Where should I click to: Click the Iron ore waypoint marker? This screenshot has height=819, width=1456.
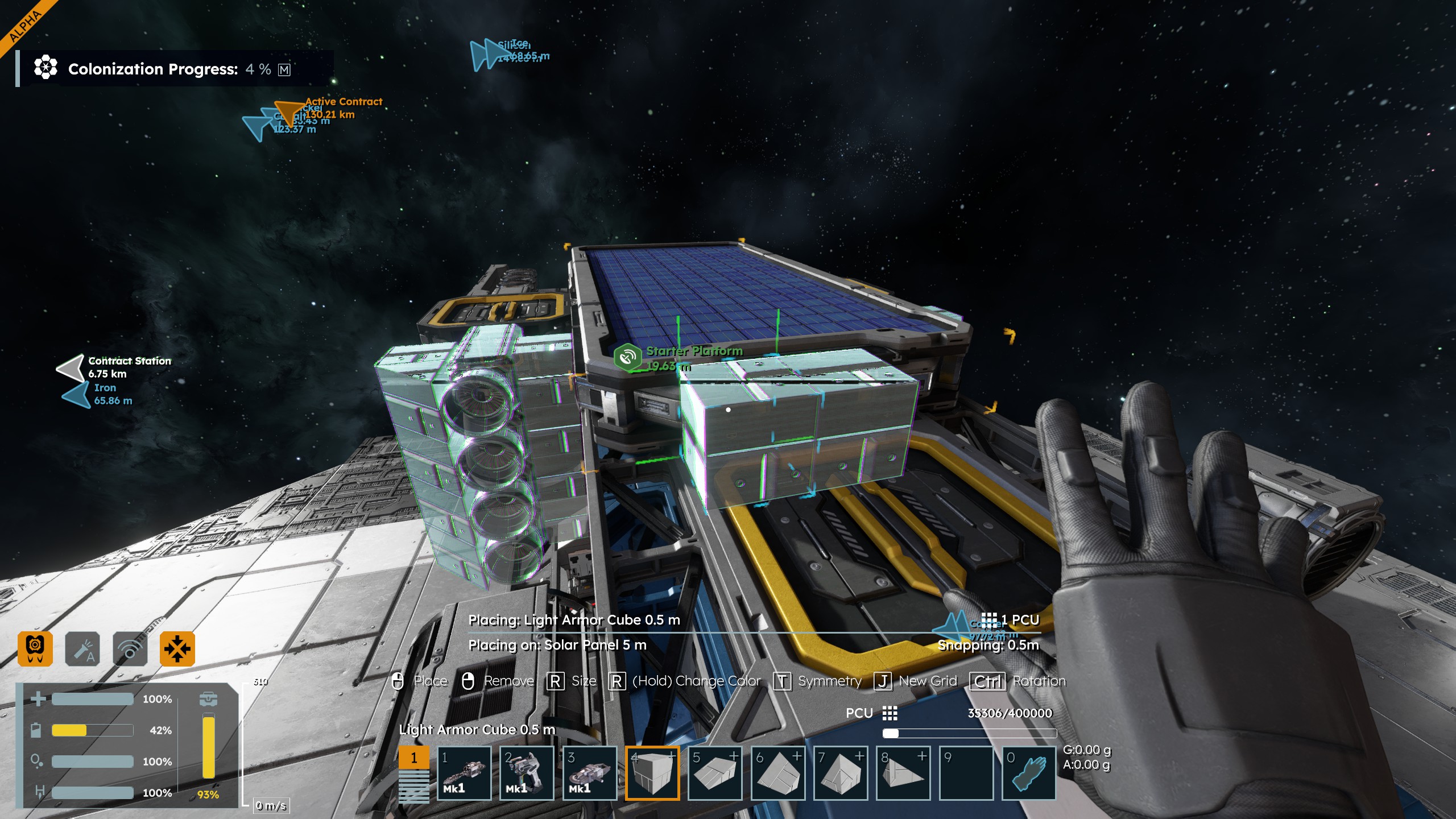tap(76, 394)
